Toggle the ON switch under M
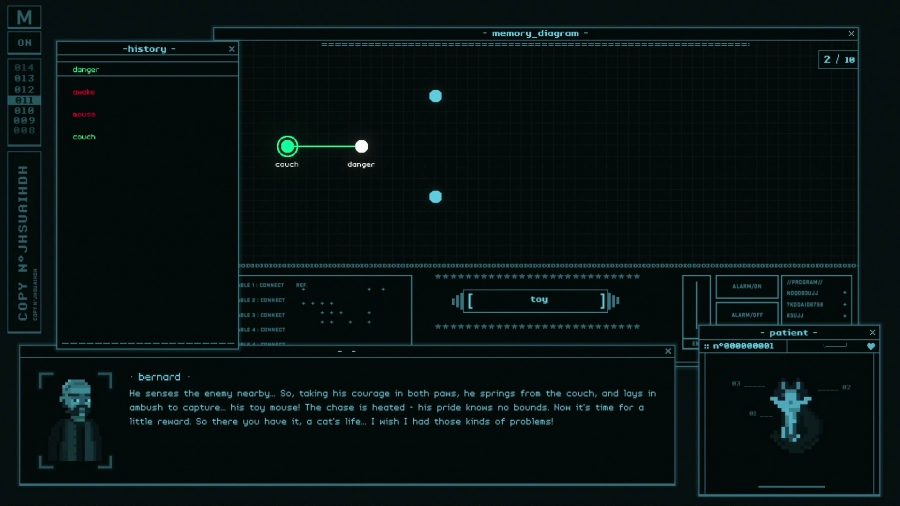Image resolution: width=900 pixels, height=506 pixels. 24,43
